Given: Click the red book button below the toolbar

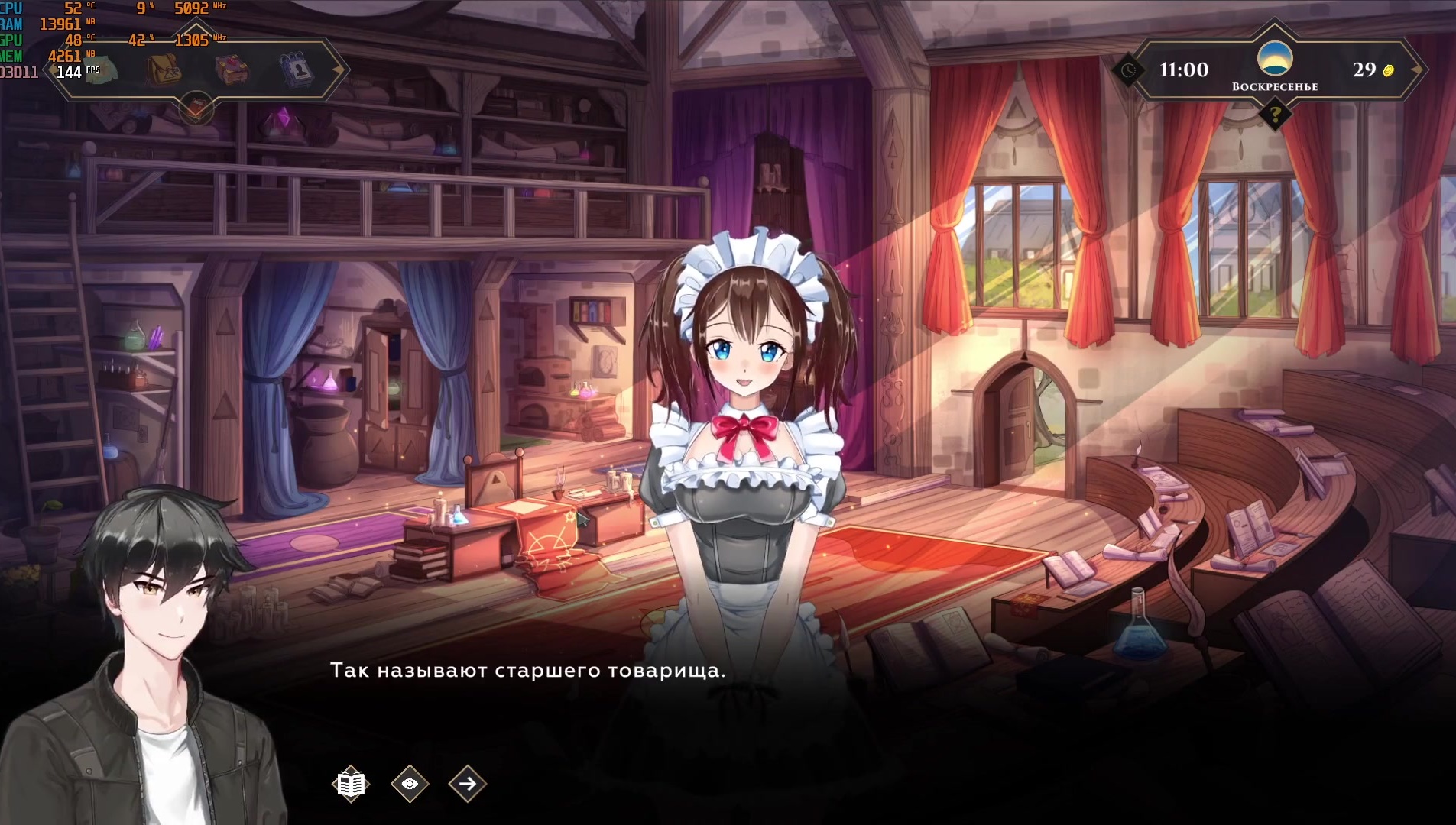Looking at the screenshot, I should 196,107.
